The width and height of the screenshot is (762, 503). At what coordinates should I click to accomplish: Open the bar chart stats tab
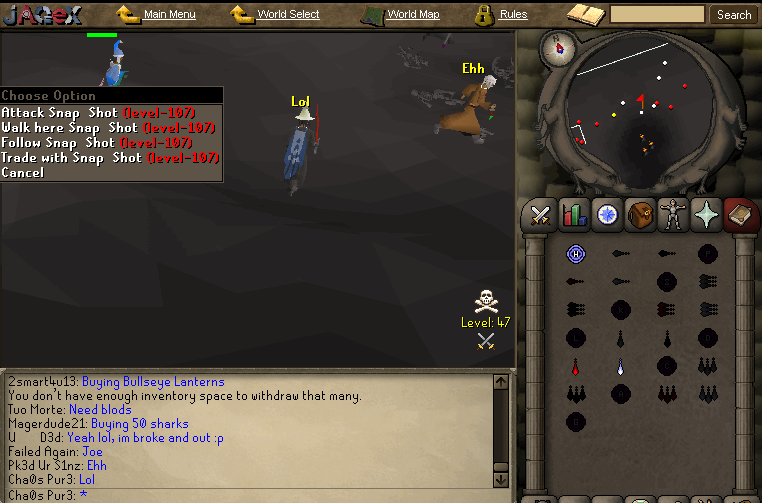pyautogui.click(x=574, y=215)
